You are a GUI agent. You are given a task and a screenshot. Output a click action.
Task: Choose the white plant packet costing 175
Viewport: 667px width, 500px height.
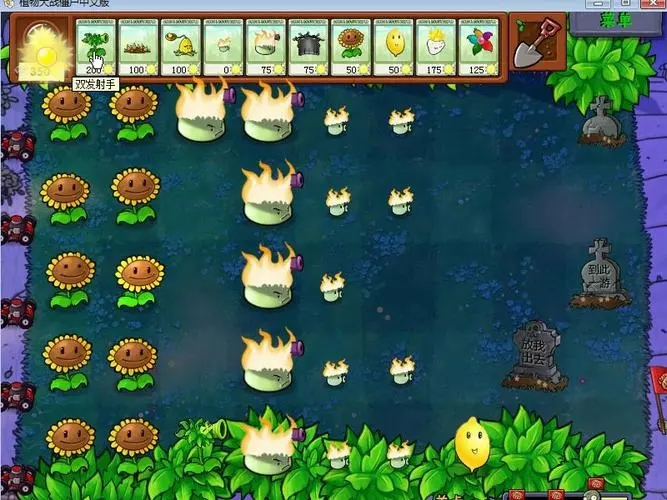tap(436, 47)
